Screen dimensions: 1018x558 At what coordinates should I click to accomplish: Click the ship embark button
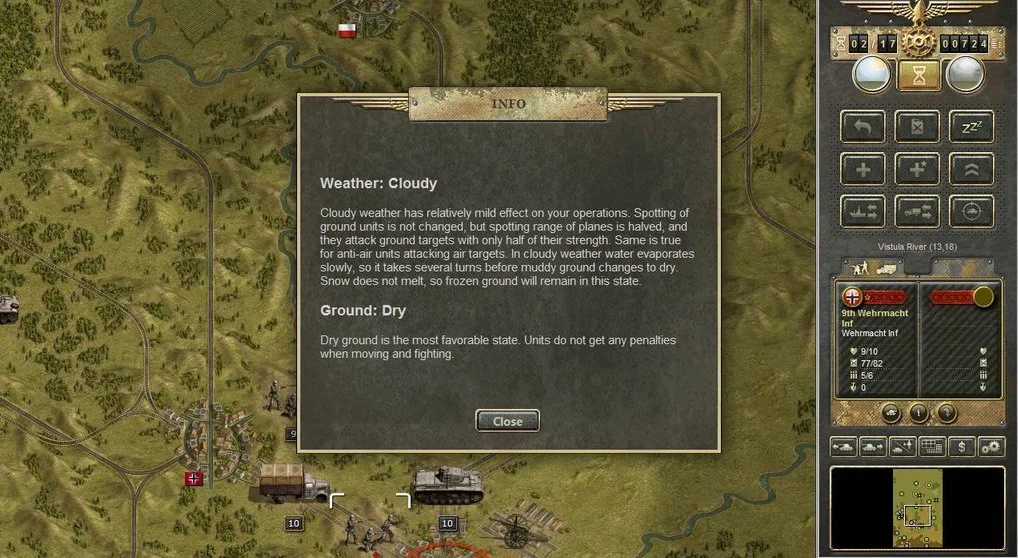[x=863, y=211]
